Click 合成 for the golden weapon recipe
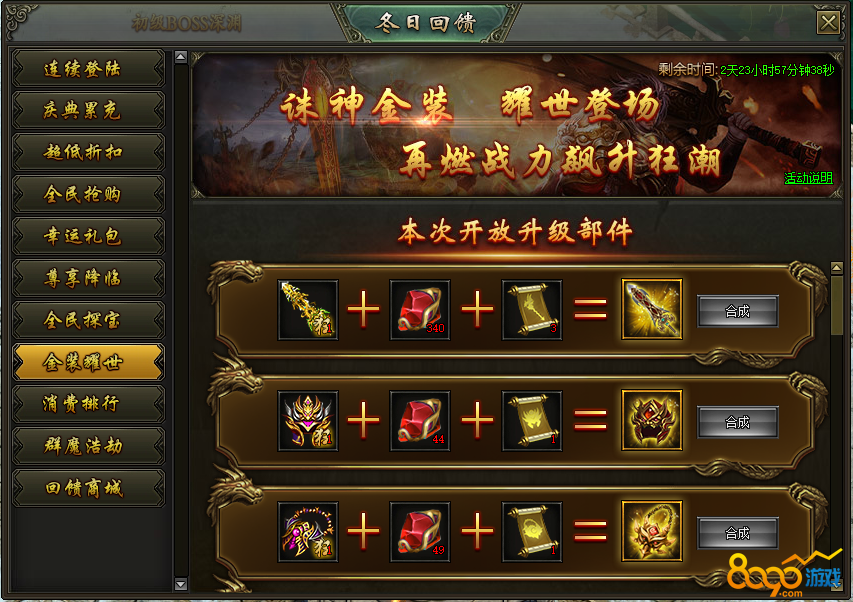 [737, 311]
